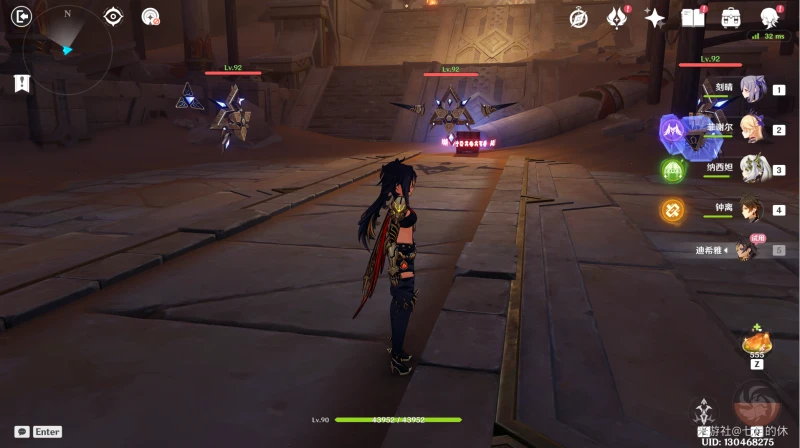This screenshot has width=800, height=448.
Task: Click the co-op target icon with red badge
Action: [x=150, y=16]
